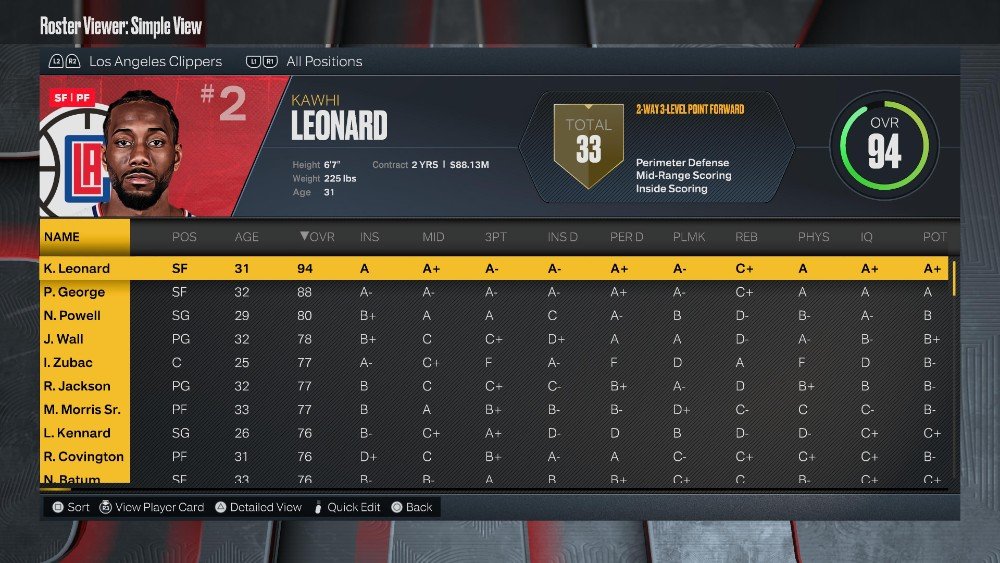Click the NAME column header

pyautogui.click(x=62, y=237)
